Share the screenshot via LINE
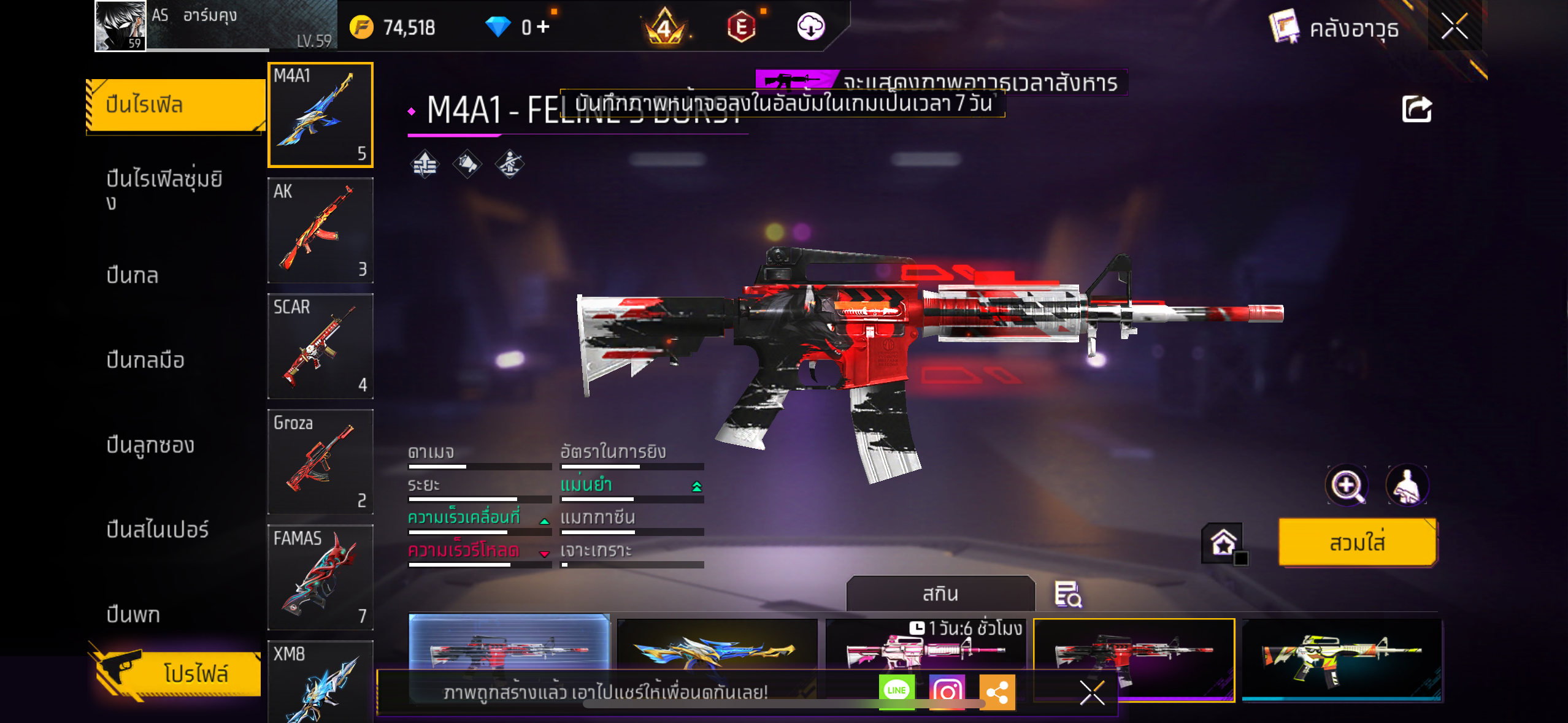The image size is (1568, 723). click(x=896, y=691)
